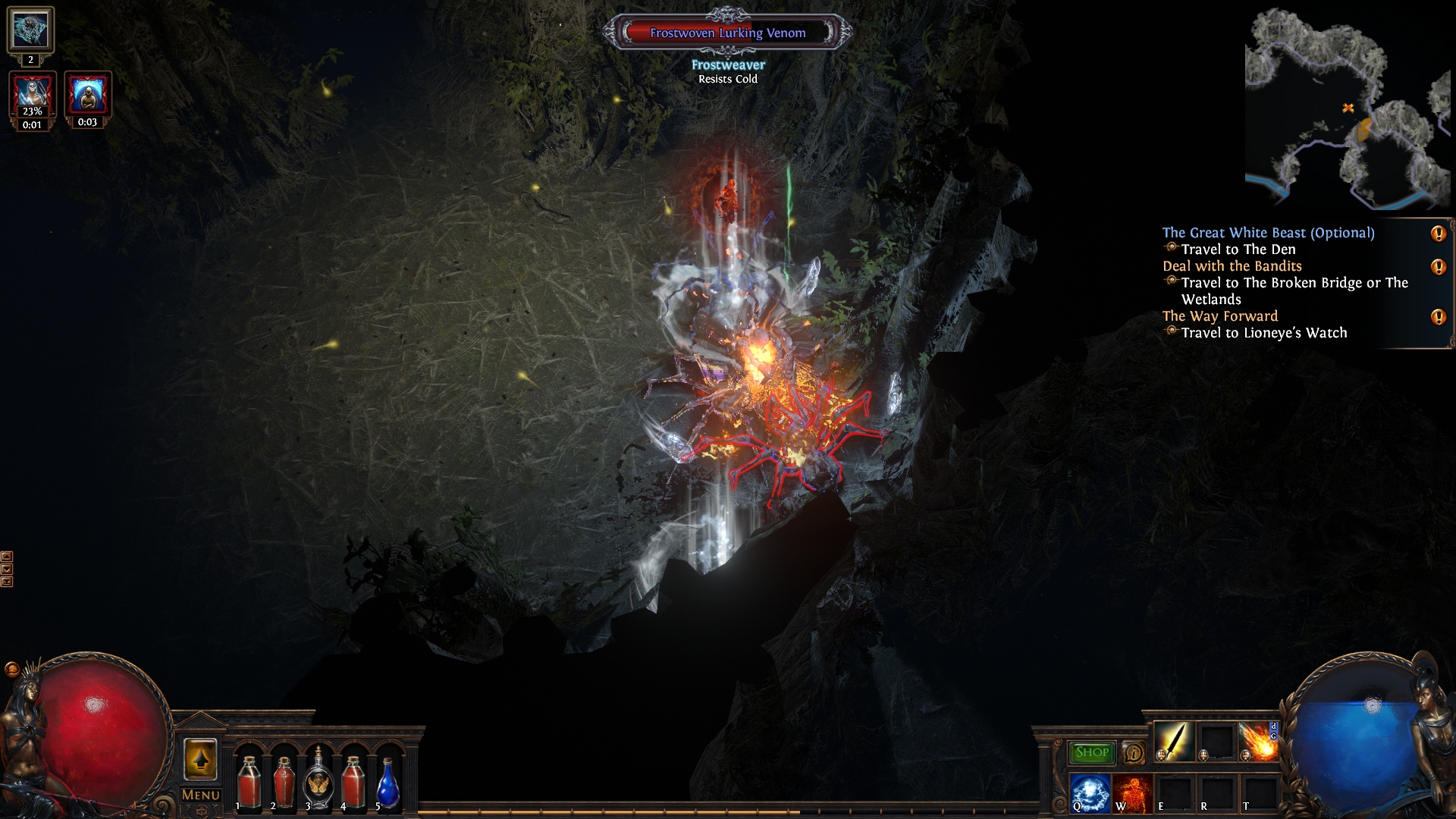Select the Deal with the Bandits quest
The image size is (1456, 819).
pos(1232,266)
